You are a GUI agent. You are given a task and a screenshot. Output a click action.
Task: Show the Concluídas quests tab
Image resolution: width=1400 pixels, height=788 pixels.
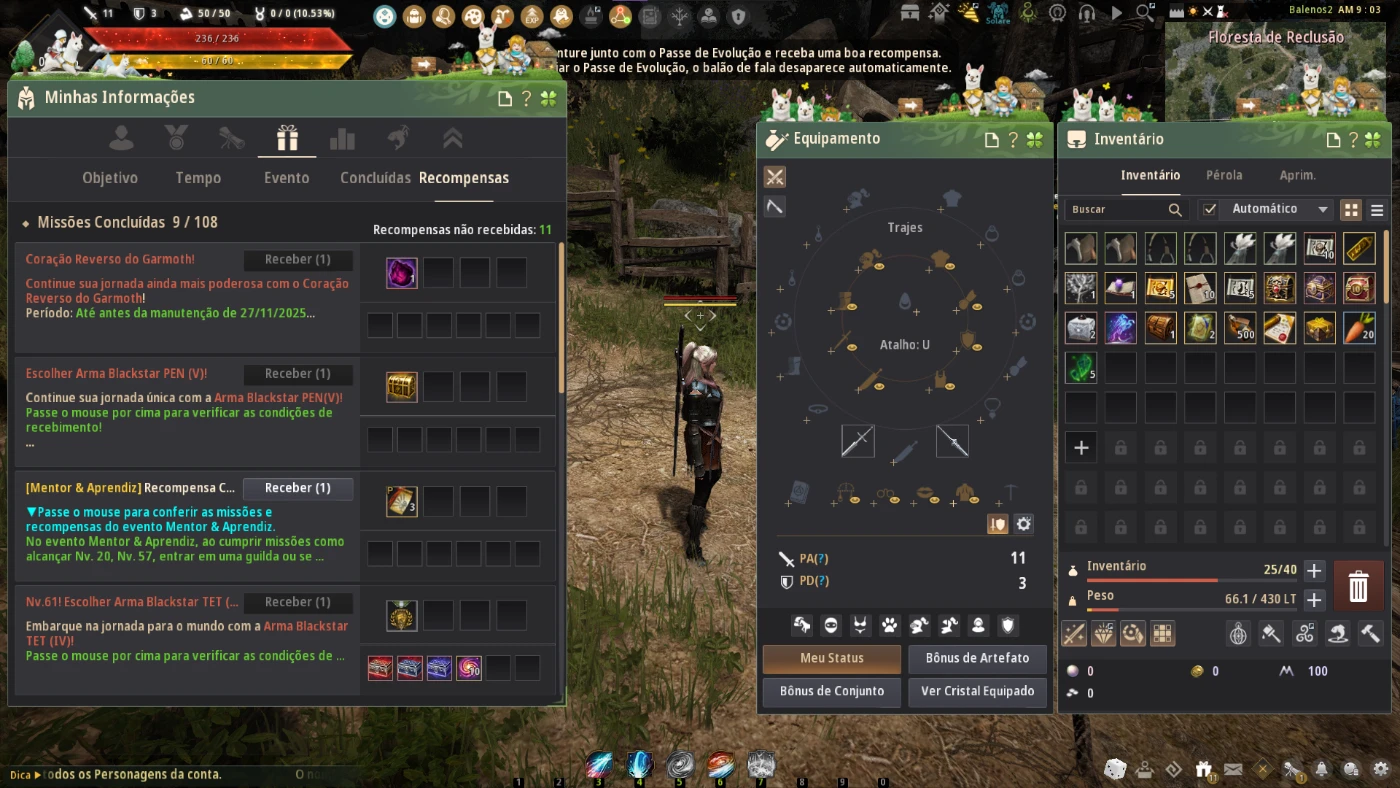pyautogui.click(x=375, y=178)
